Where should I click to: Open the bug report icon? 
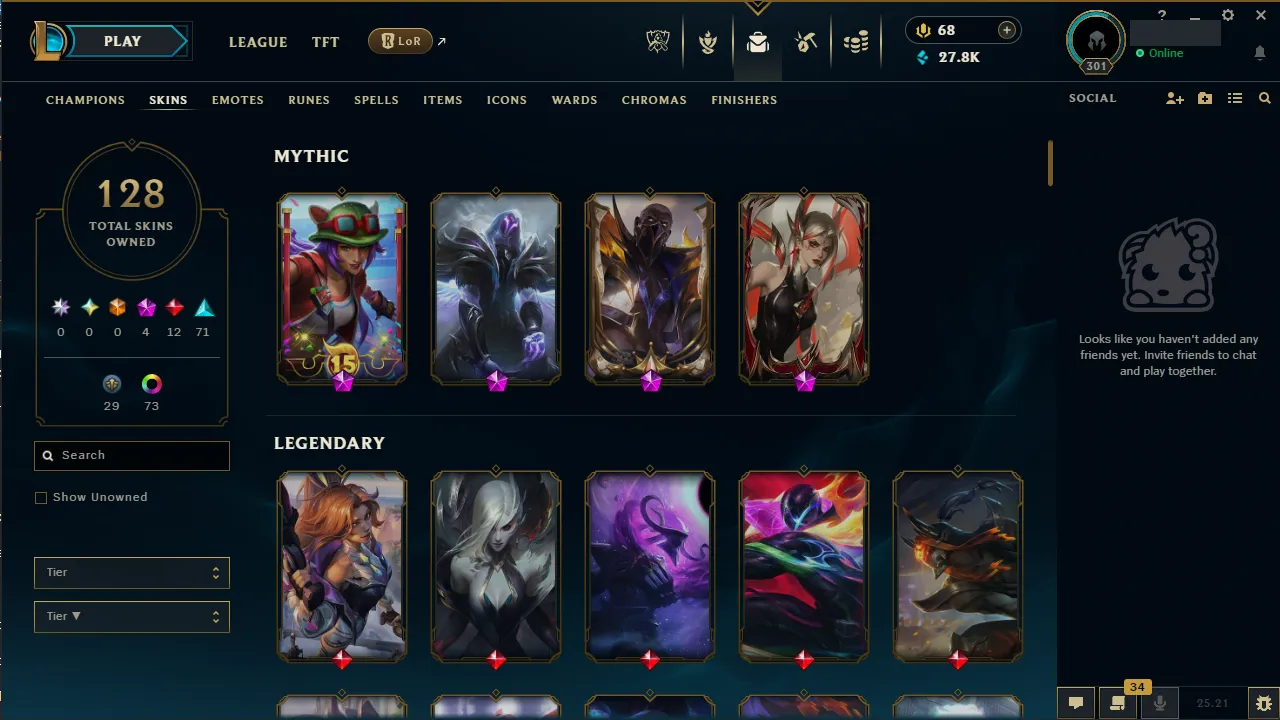click(1264, 703)
